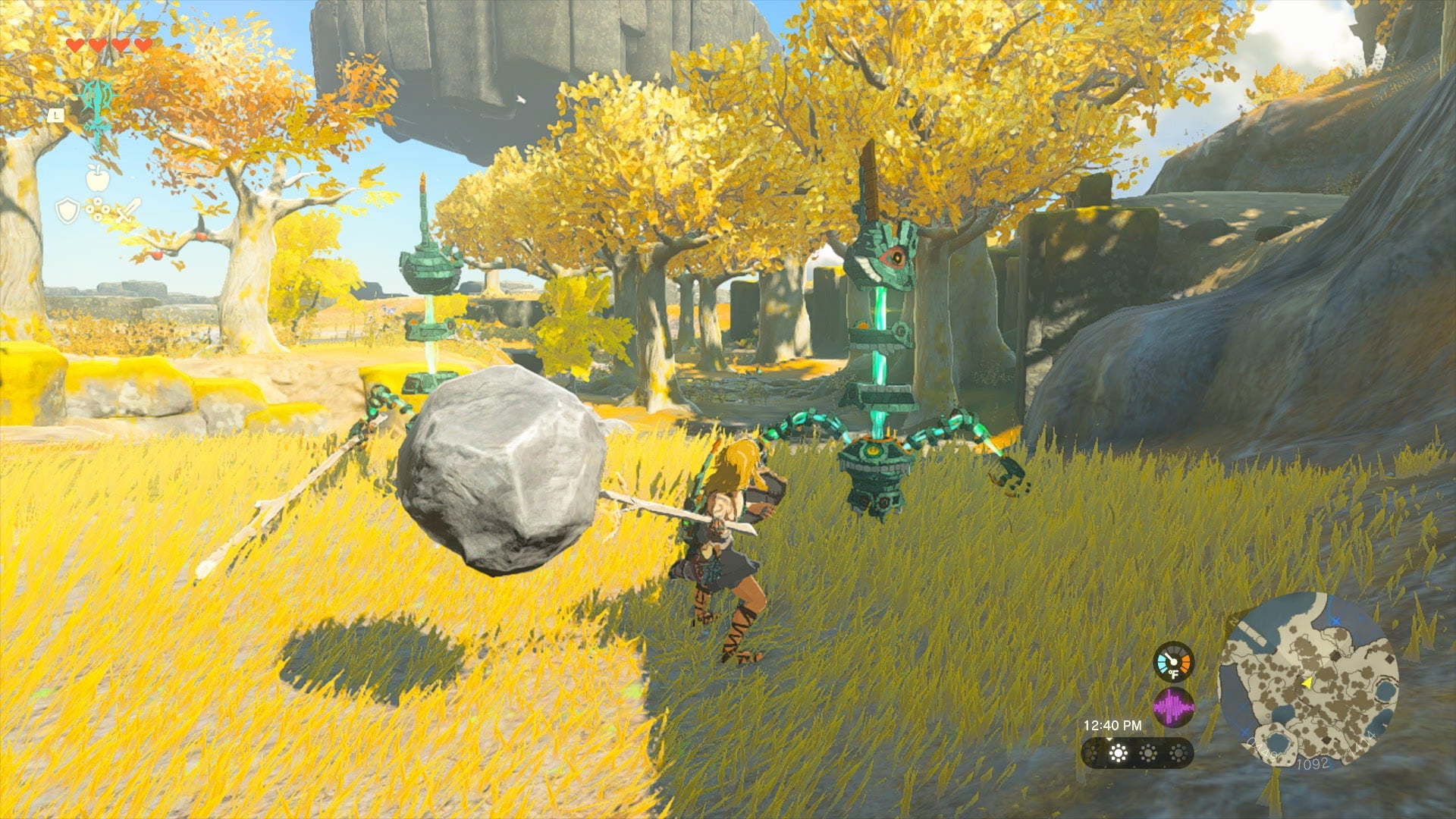Click the first heart in the health bar
The image size is (1456, 819).
coord(76,44)
